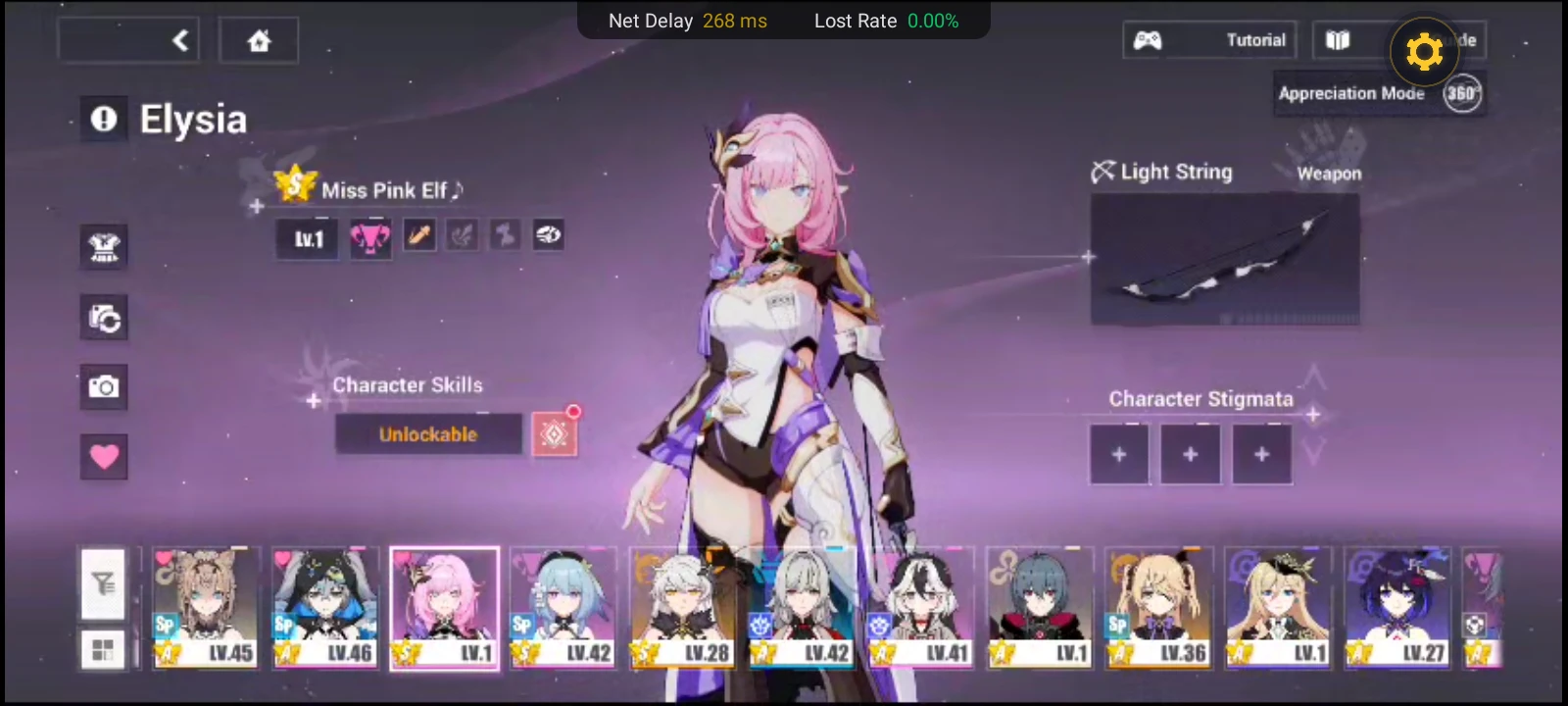Image resolution: width=1568 pixels, height=706 pixels.
Task: Select the LV.46 character thumbnail
Action: tap(324, 606)
